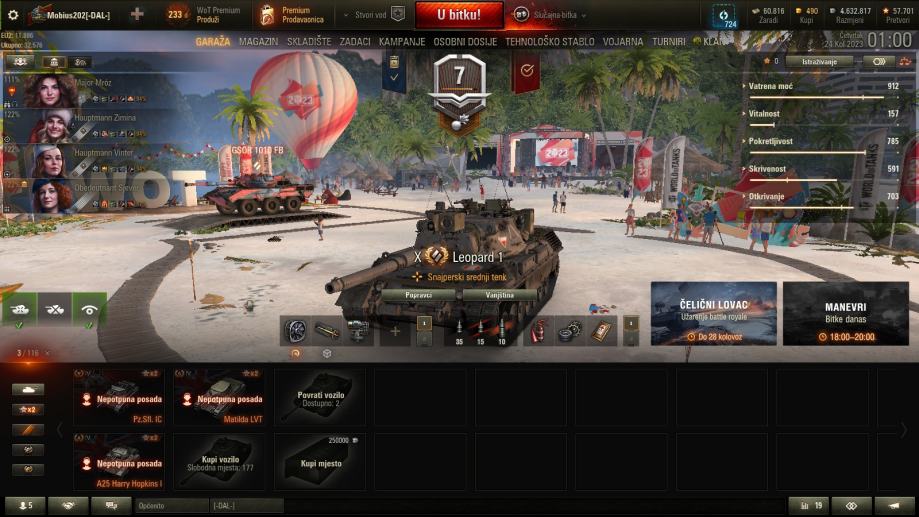Select the Matilda LVT tank card
919x517 pixels.
pyautogui.click(x=219, y=397)
